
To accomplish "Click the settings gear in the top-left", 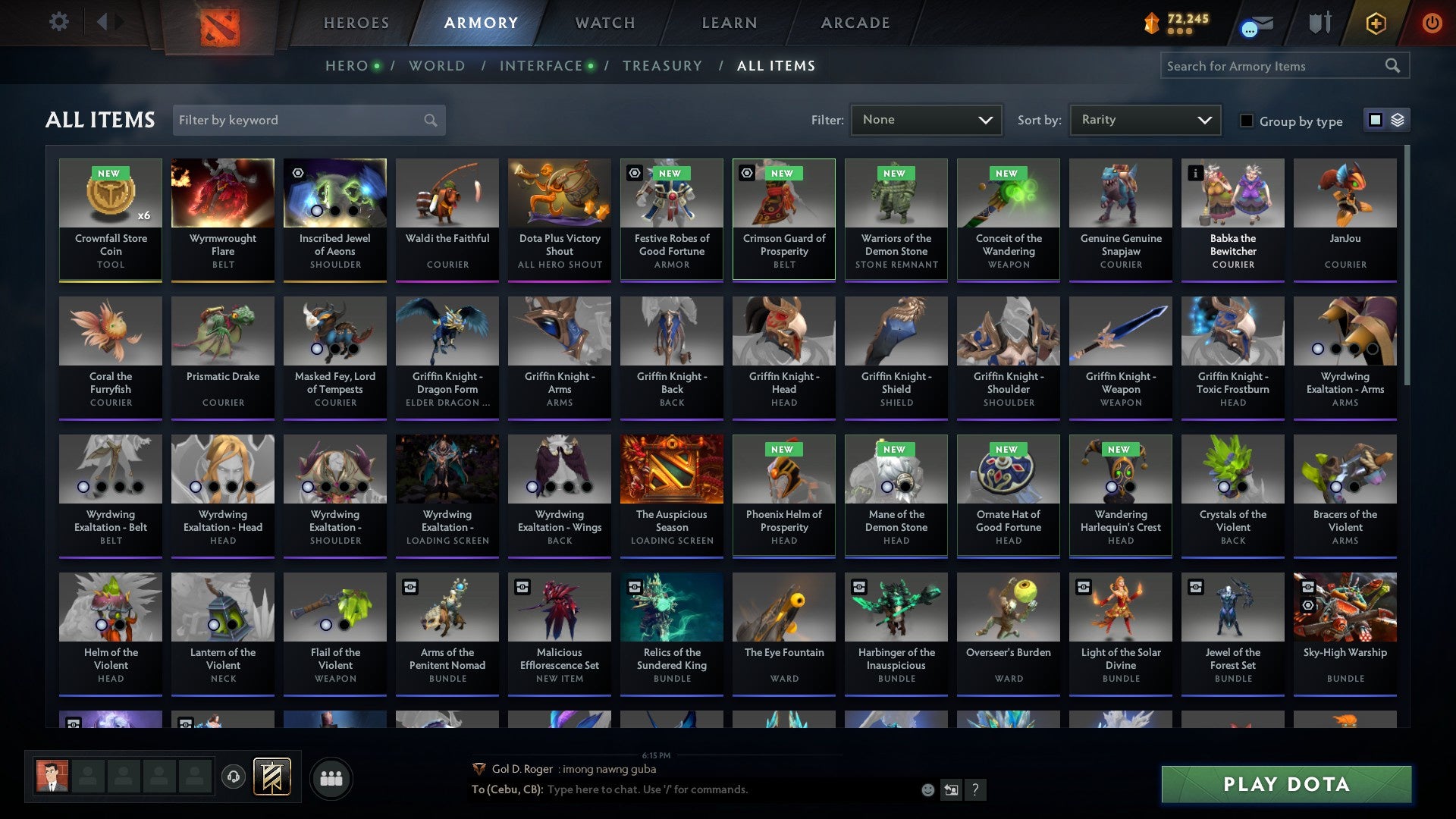I will point(58,22).
